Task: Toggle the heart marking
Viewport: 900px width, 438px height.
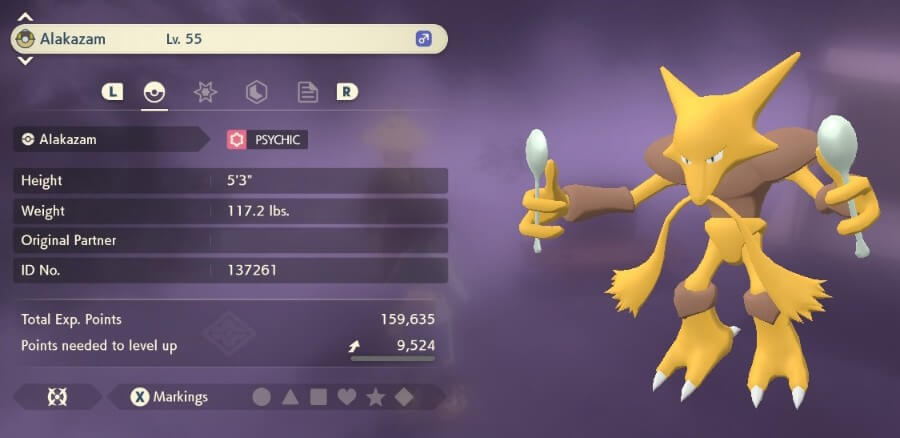Action: click(347, 397)
